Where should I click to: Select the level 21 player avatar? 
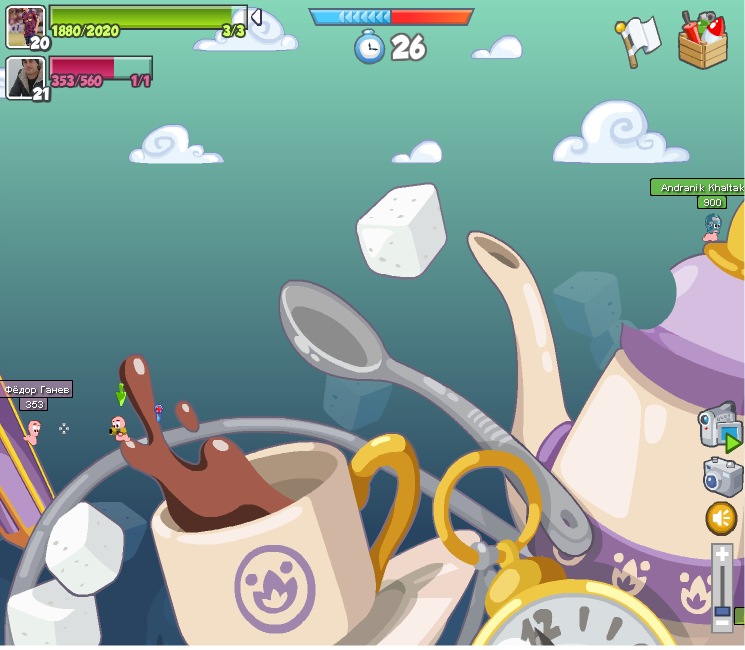[x=25, y=78]
